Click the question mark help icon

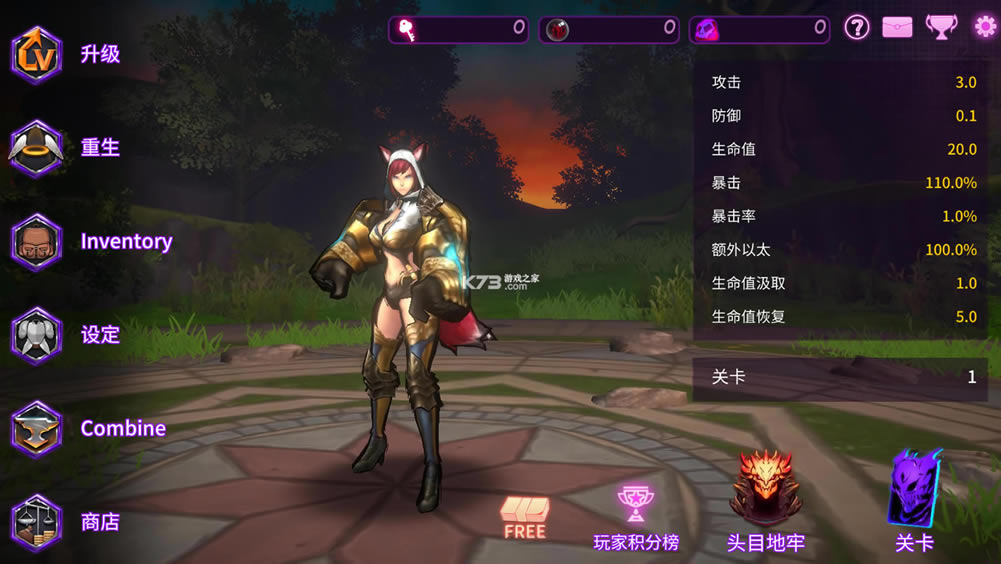click(x=857, y=27)
